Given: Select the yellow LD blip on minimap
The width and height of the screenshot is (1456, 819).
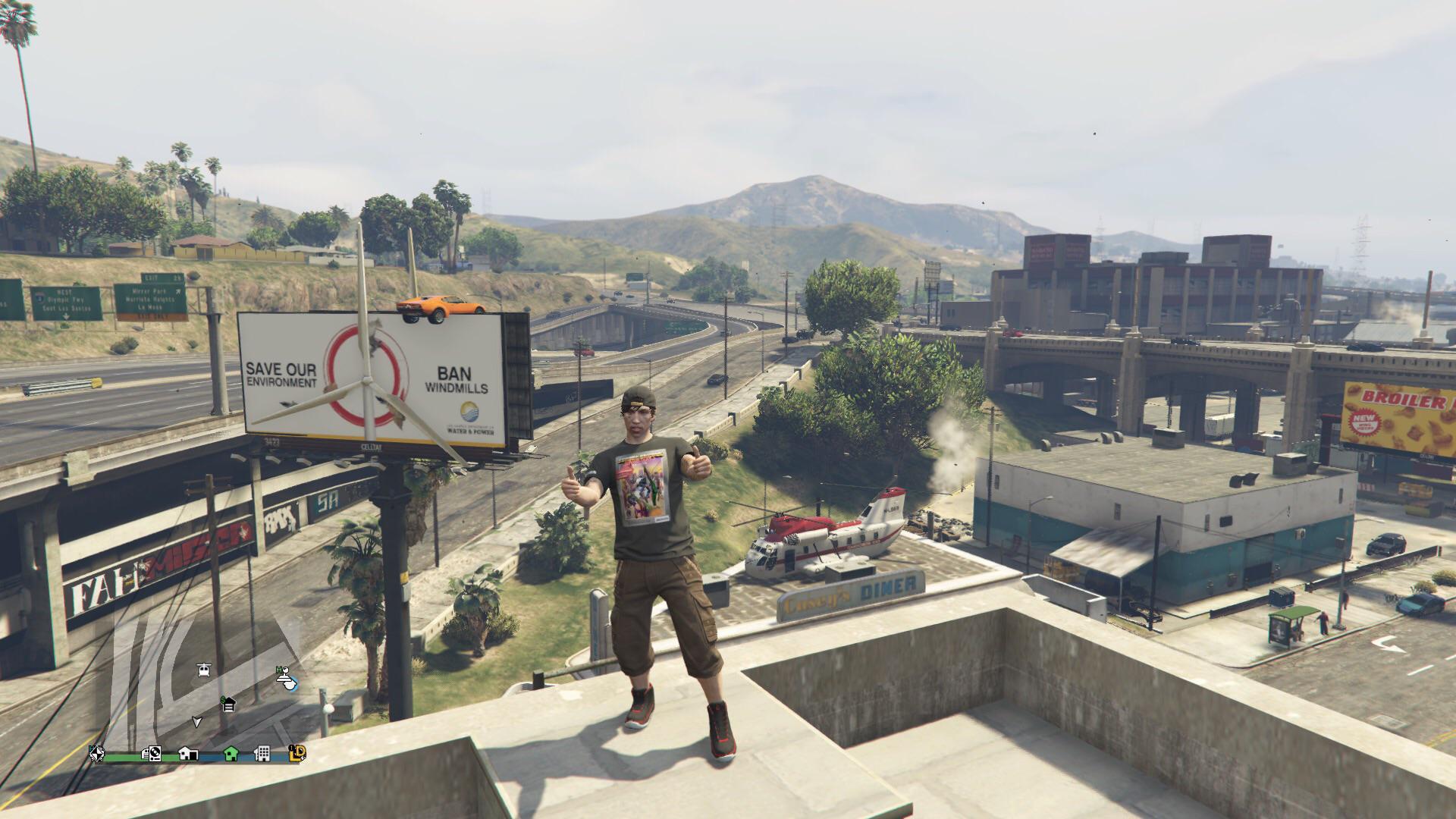Looking at the screenshot, I should (297, 753).
